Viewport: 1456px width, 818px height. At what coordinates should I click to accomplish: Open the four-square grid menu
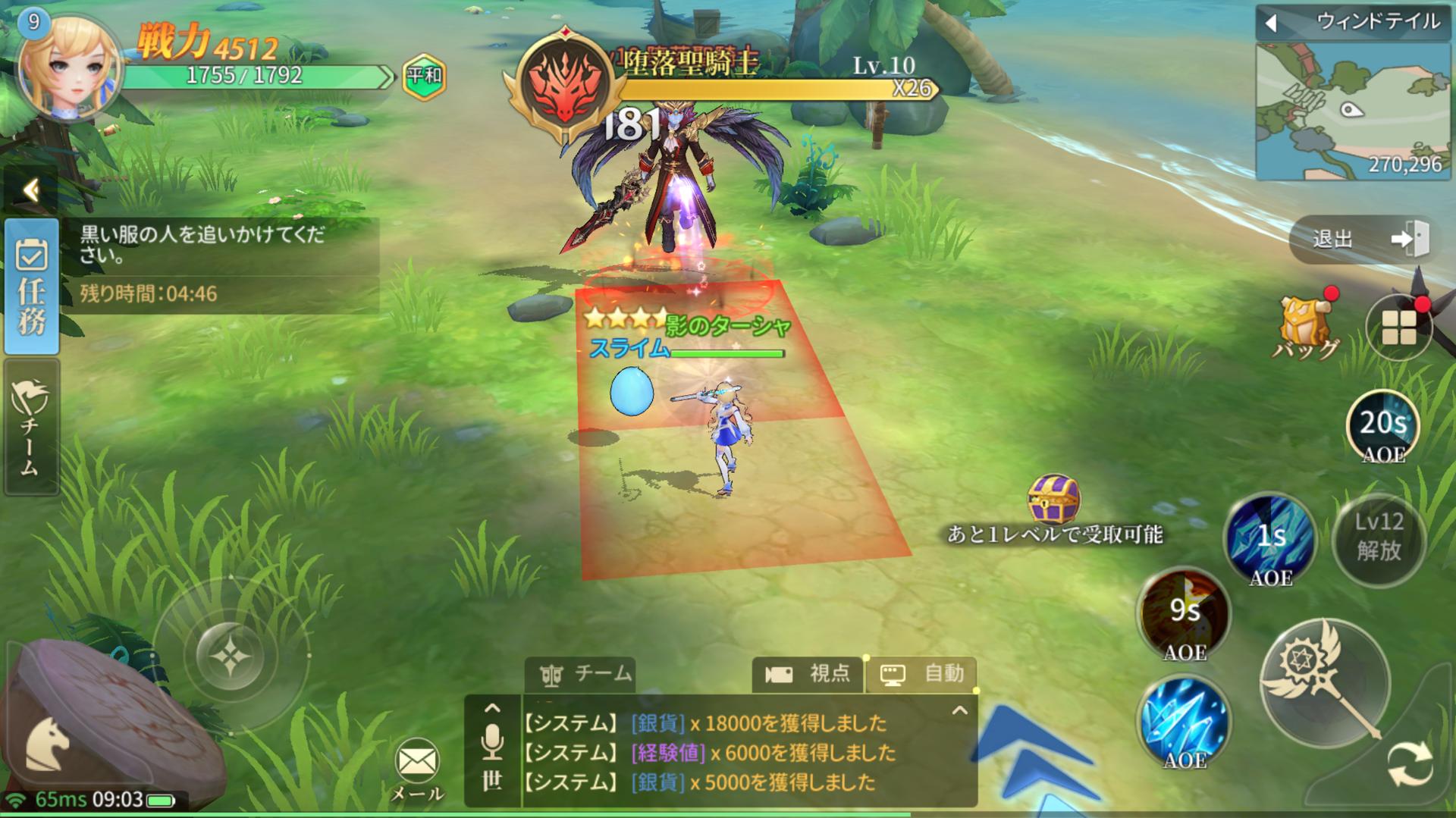tap(1398, 328)
